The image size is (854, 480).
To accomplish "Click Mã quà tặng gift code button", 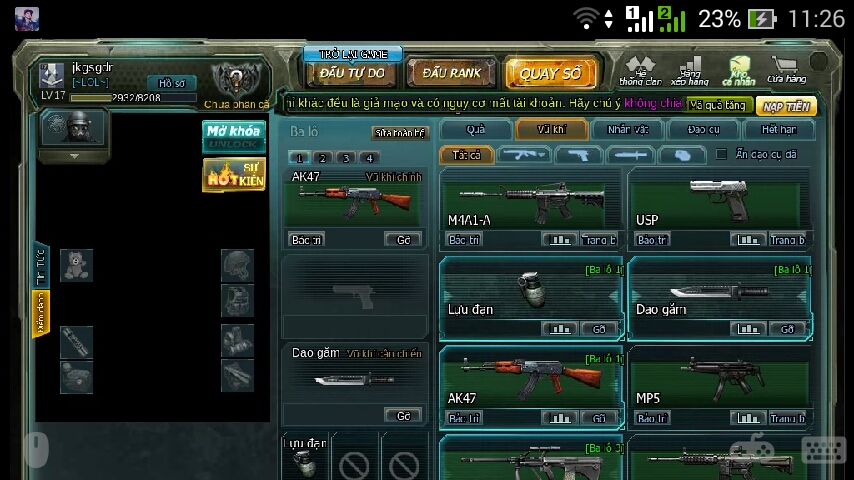I will (x=717, y=105).
